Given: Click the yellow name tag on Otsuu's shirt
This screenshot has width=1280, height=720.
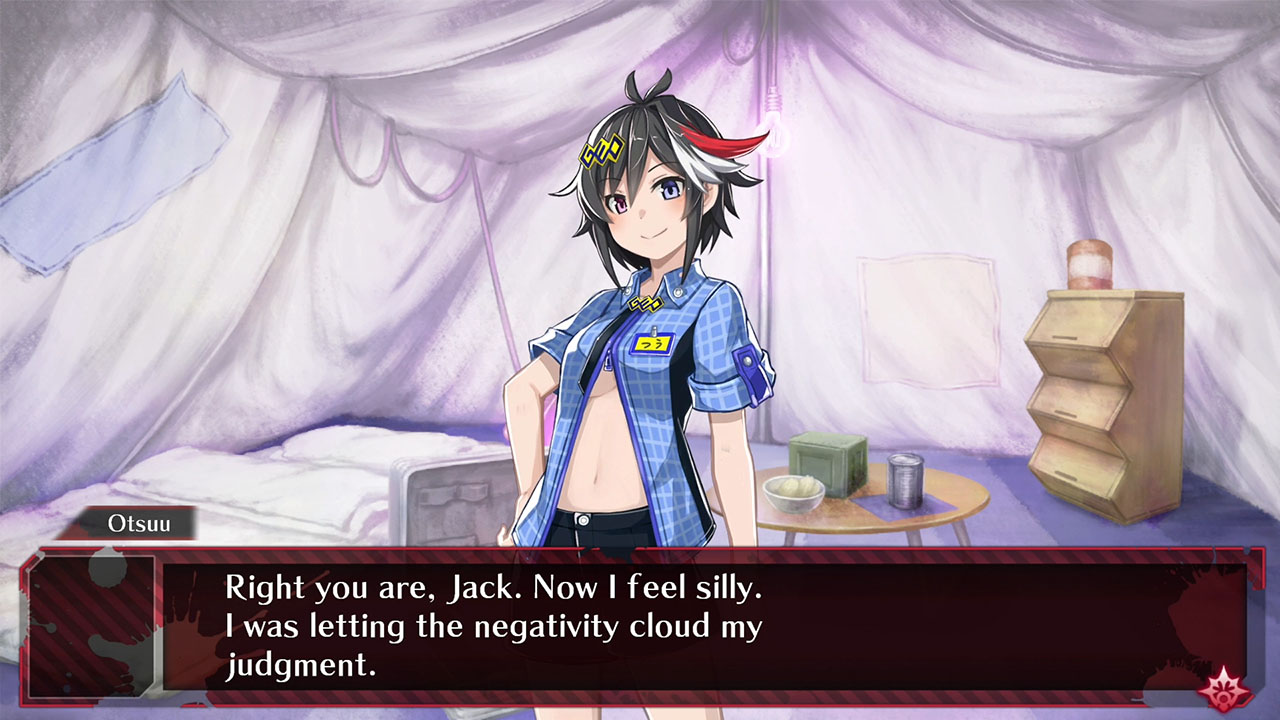Looking at the screenshot, I should coord(653,344).
